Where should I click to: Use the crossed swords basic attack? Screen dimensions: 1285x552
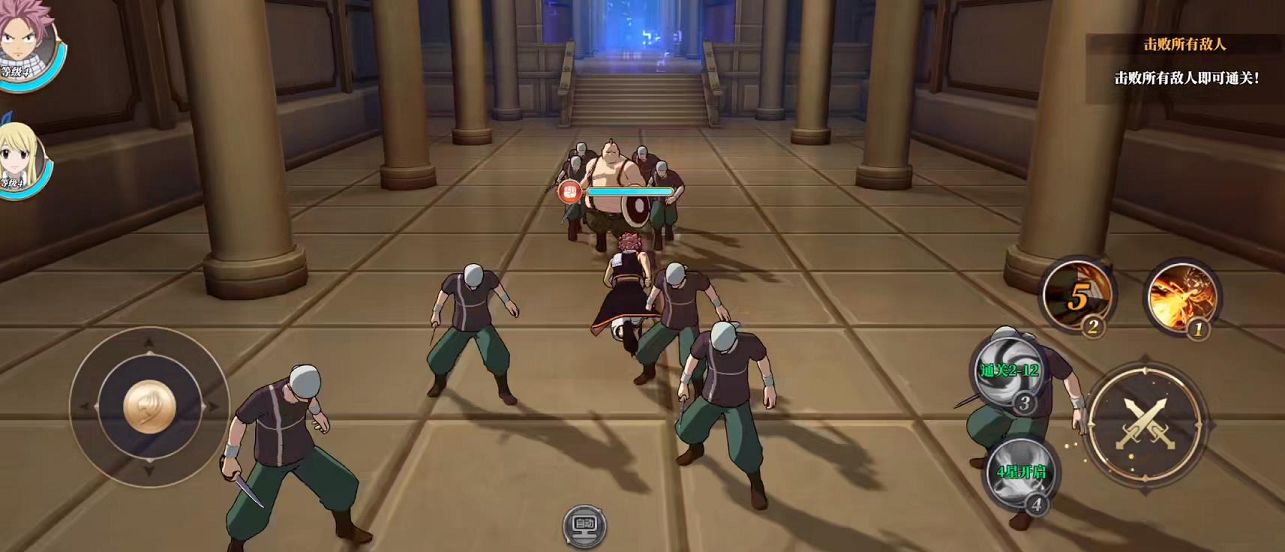tap(1144, 424)
